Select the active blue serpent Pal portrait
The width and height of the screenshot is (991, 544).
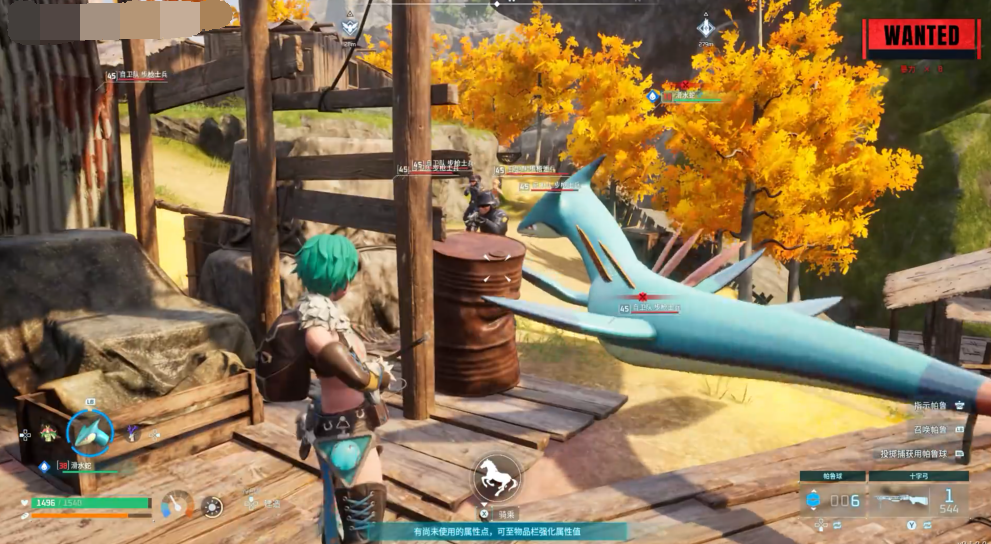click(90, 432)
